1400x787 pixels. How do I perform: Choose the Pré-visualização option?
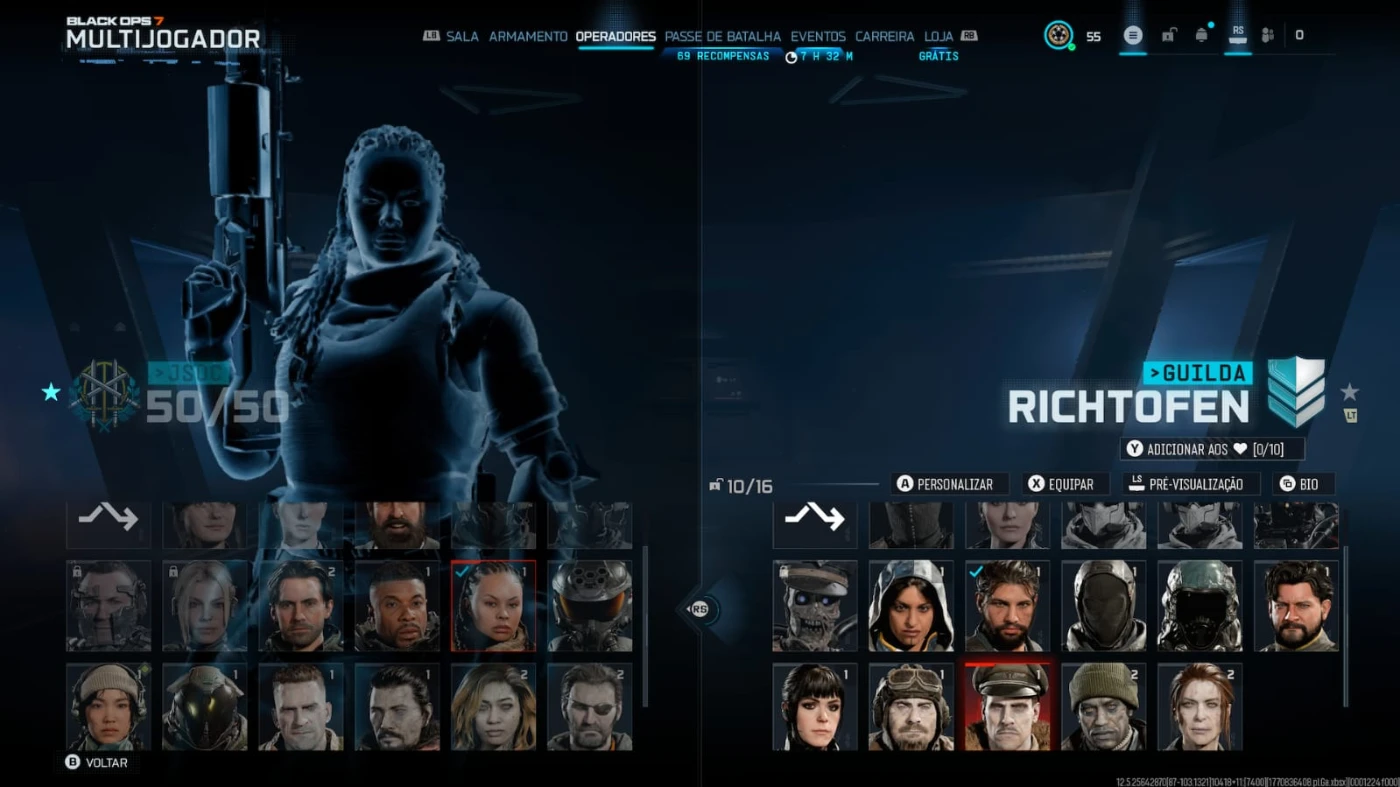click(1190, 484)
